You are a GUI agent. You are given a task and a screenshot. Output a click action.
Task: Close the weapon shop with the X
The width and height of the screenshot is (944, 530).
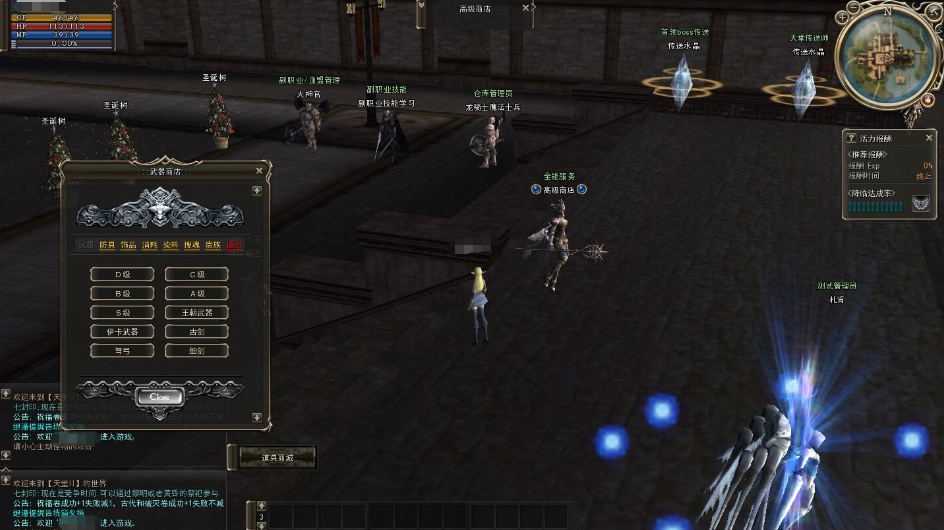tap(259, 171)
